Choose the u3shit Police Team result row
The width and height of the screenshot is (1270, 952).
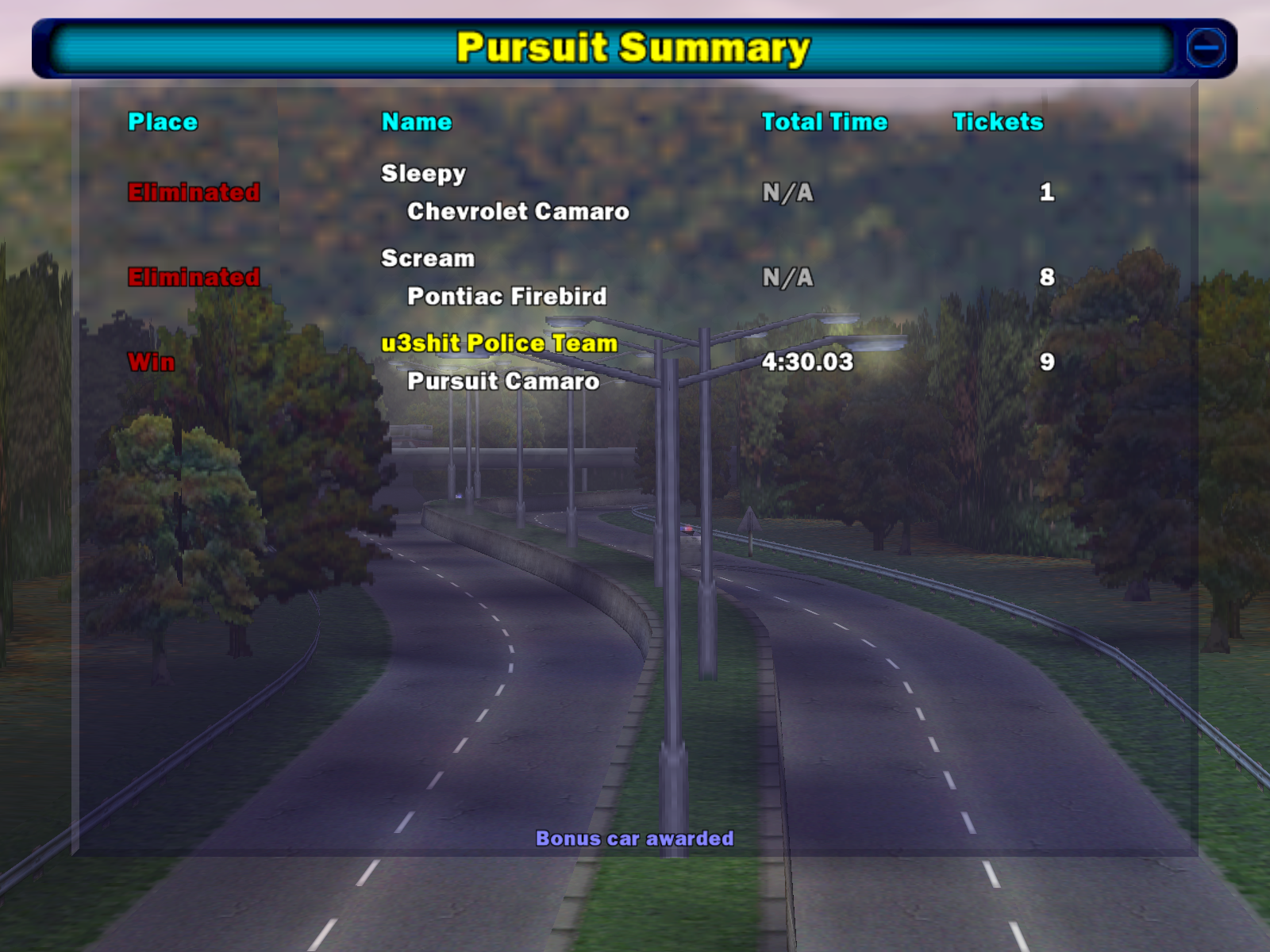click(499, 362)
